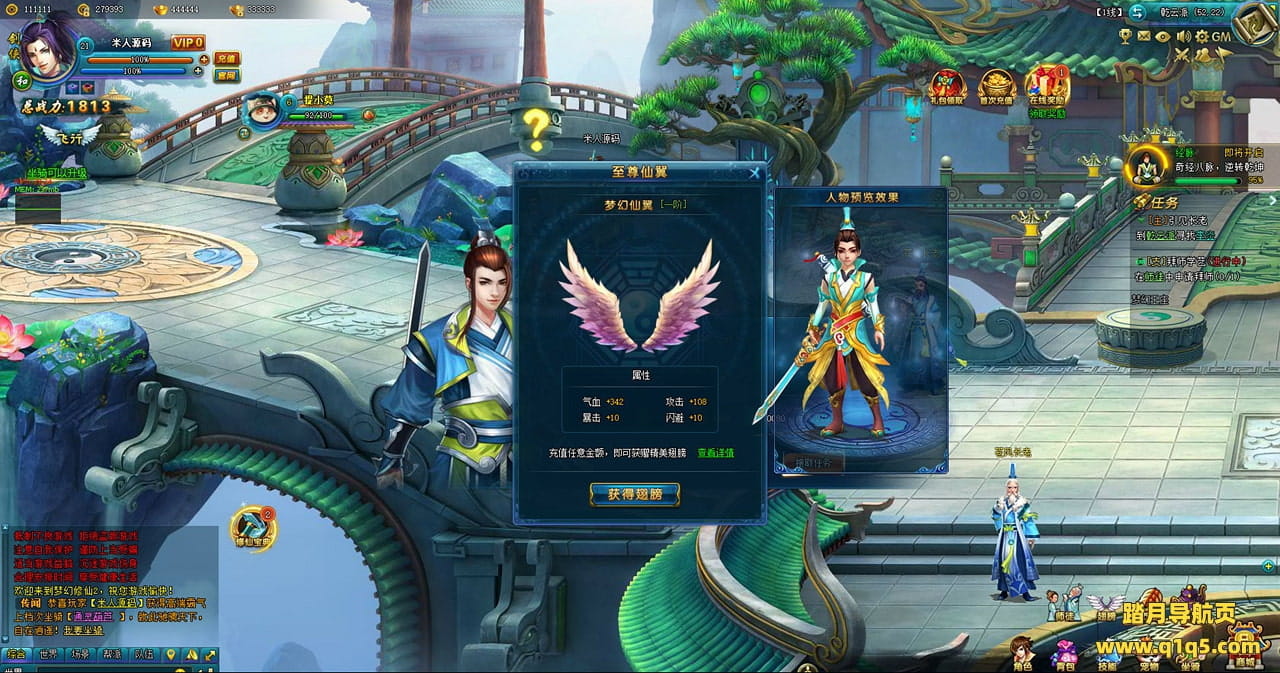Switch chat to the 帮派 tab
This screenshot has width=1280, height=673.
[x=112, y=655]
